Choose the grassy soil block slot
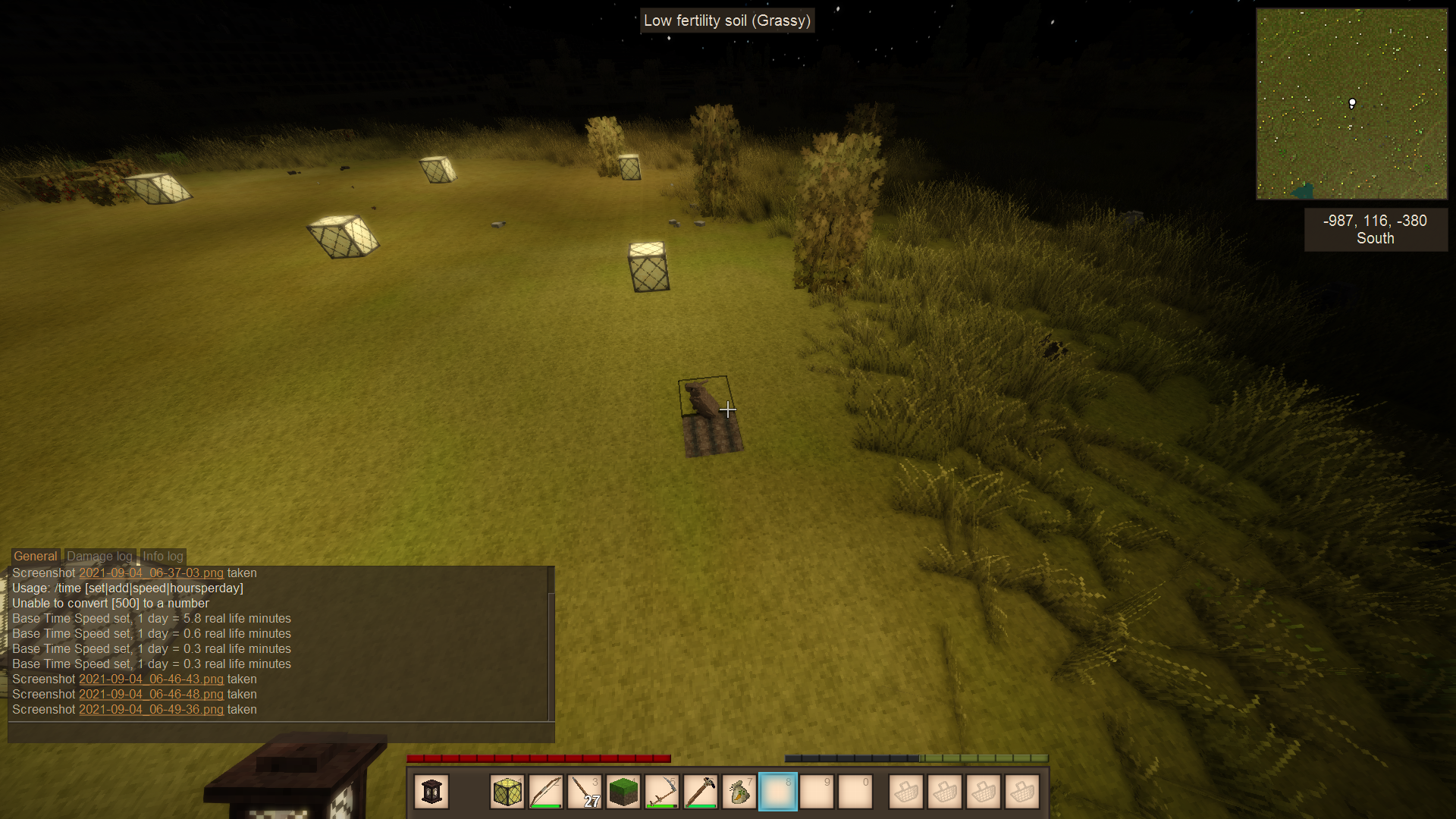The height and width of the screenshot is (819, 1456). (x=623, y=792)
